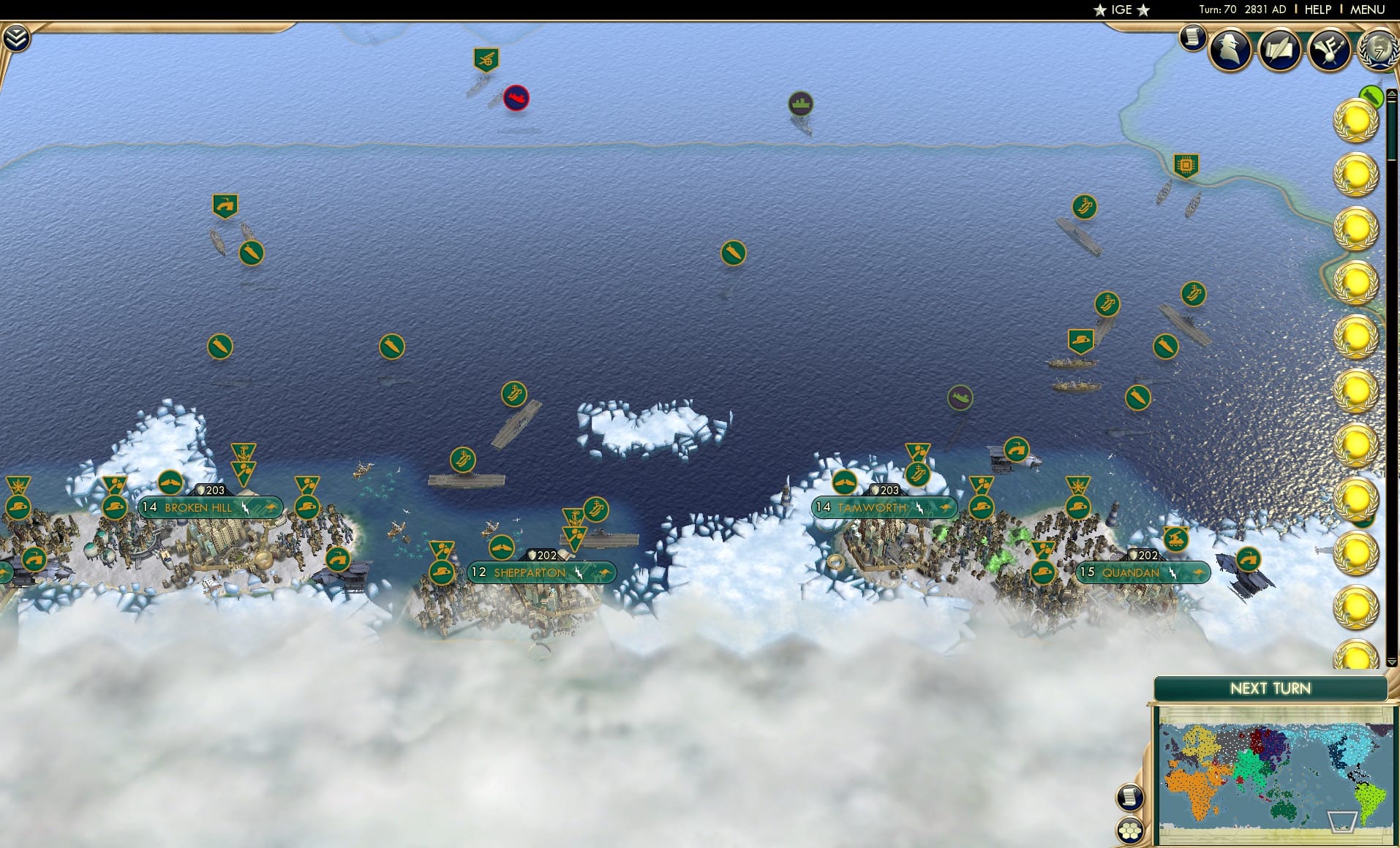
Task: Open the Social Policies scroll-and-quill icon
Action: coord(1281,51)
